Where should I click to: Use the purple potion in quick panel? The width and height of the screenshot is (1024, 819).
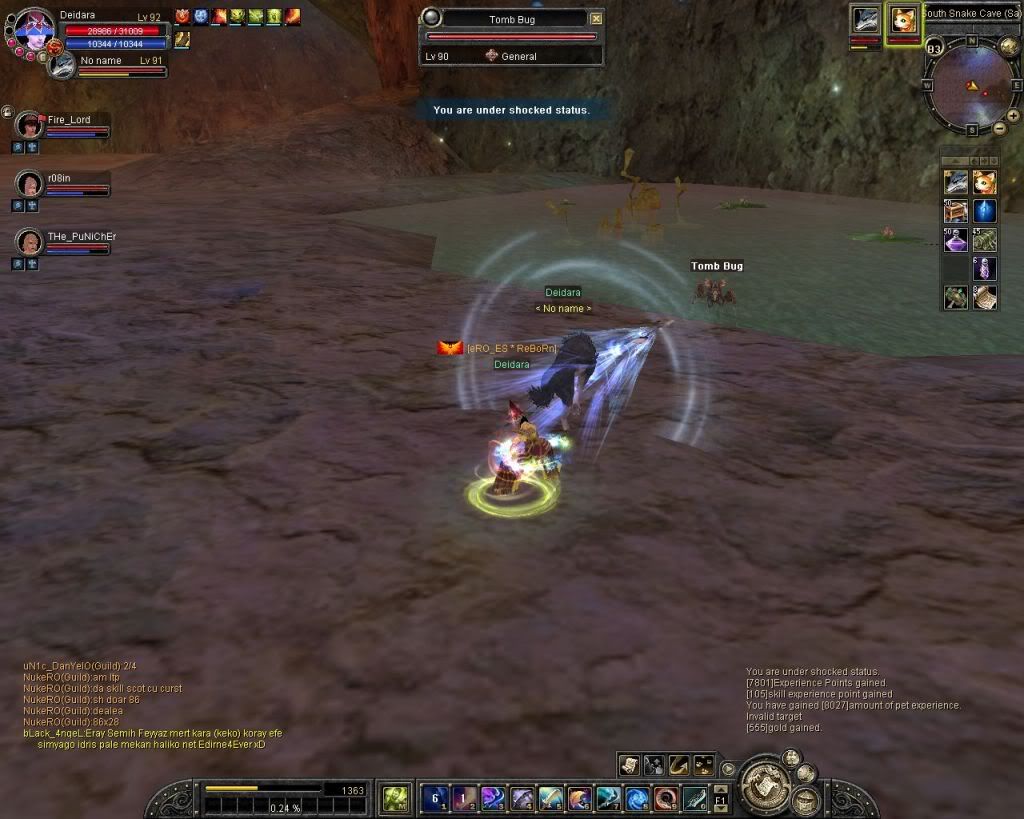click(956, 241)
